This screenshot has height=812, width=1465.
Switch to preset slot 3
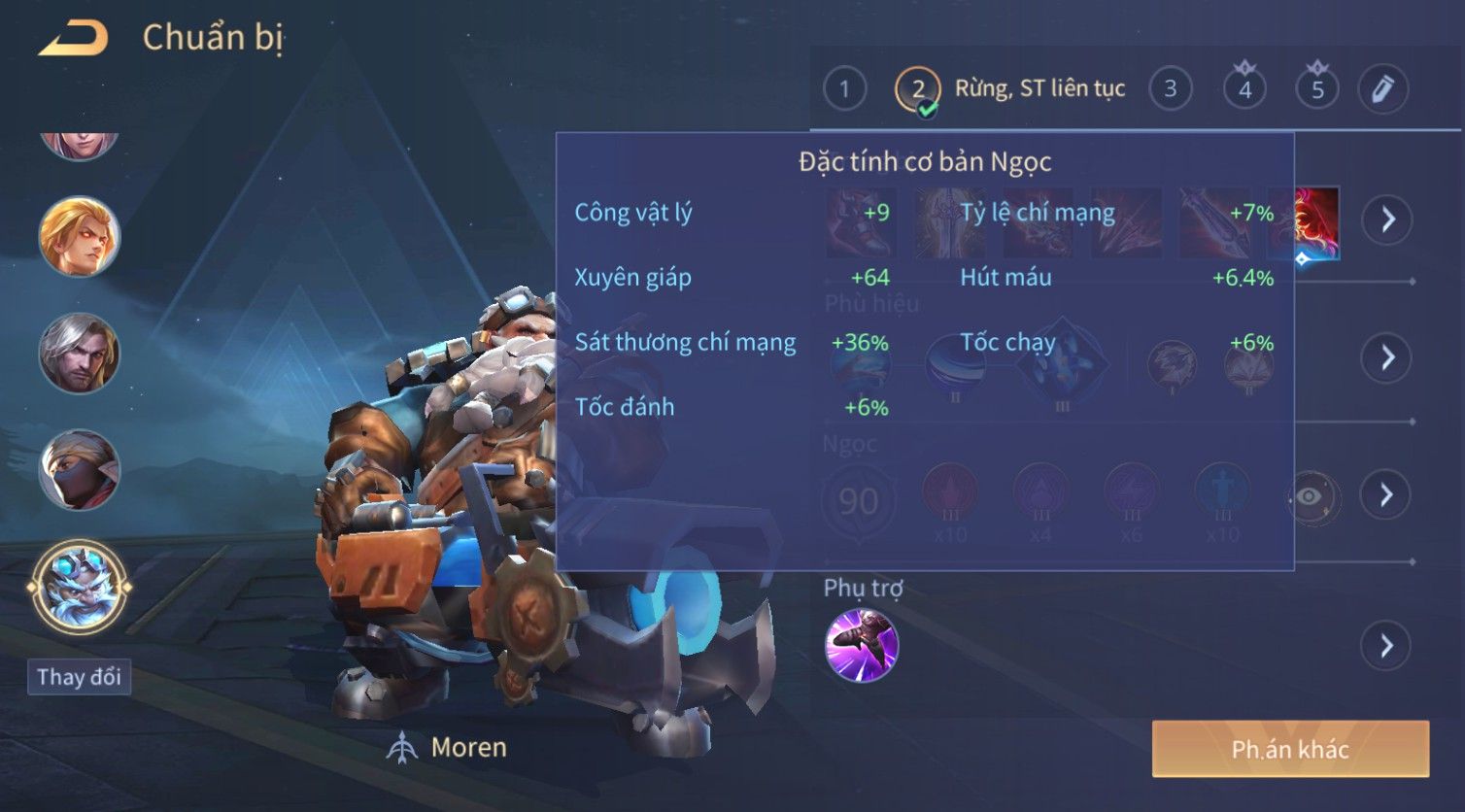pos(1170,89)
